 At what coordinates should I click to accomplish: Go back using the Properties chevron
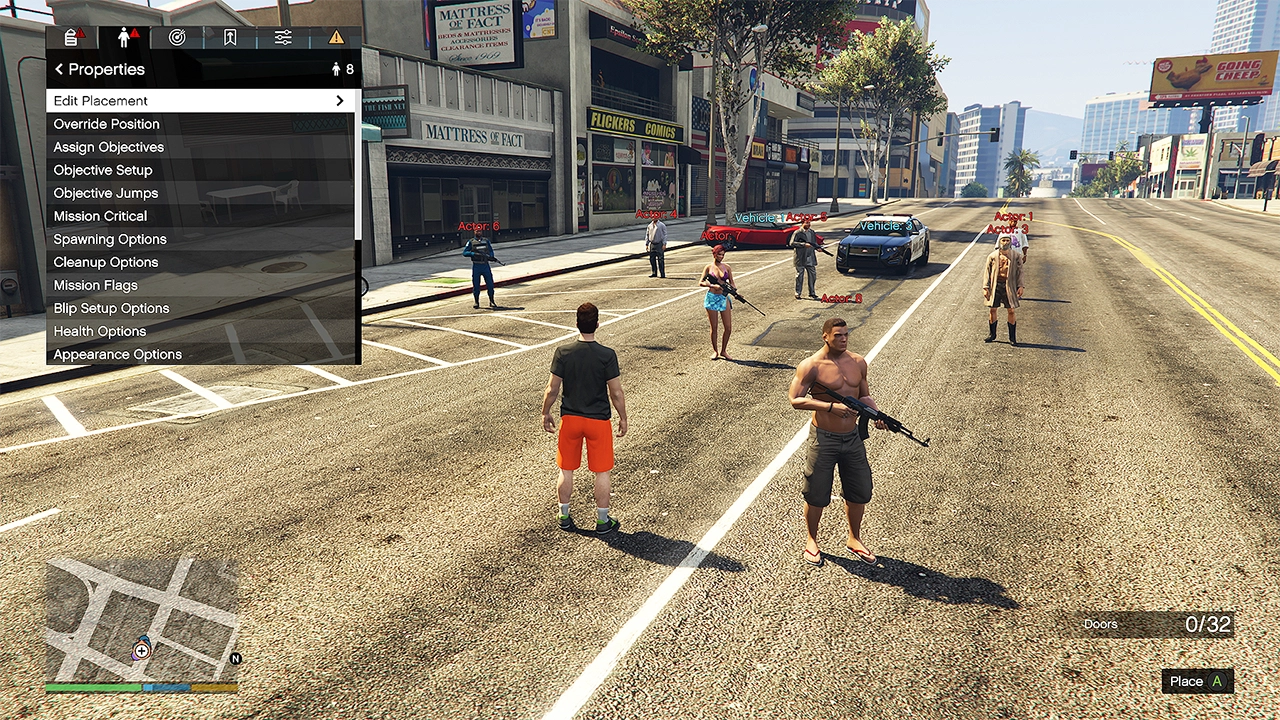tap(59, 69)
